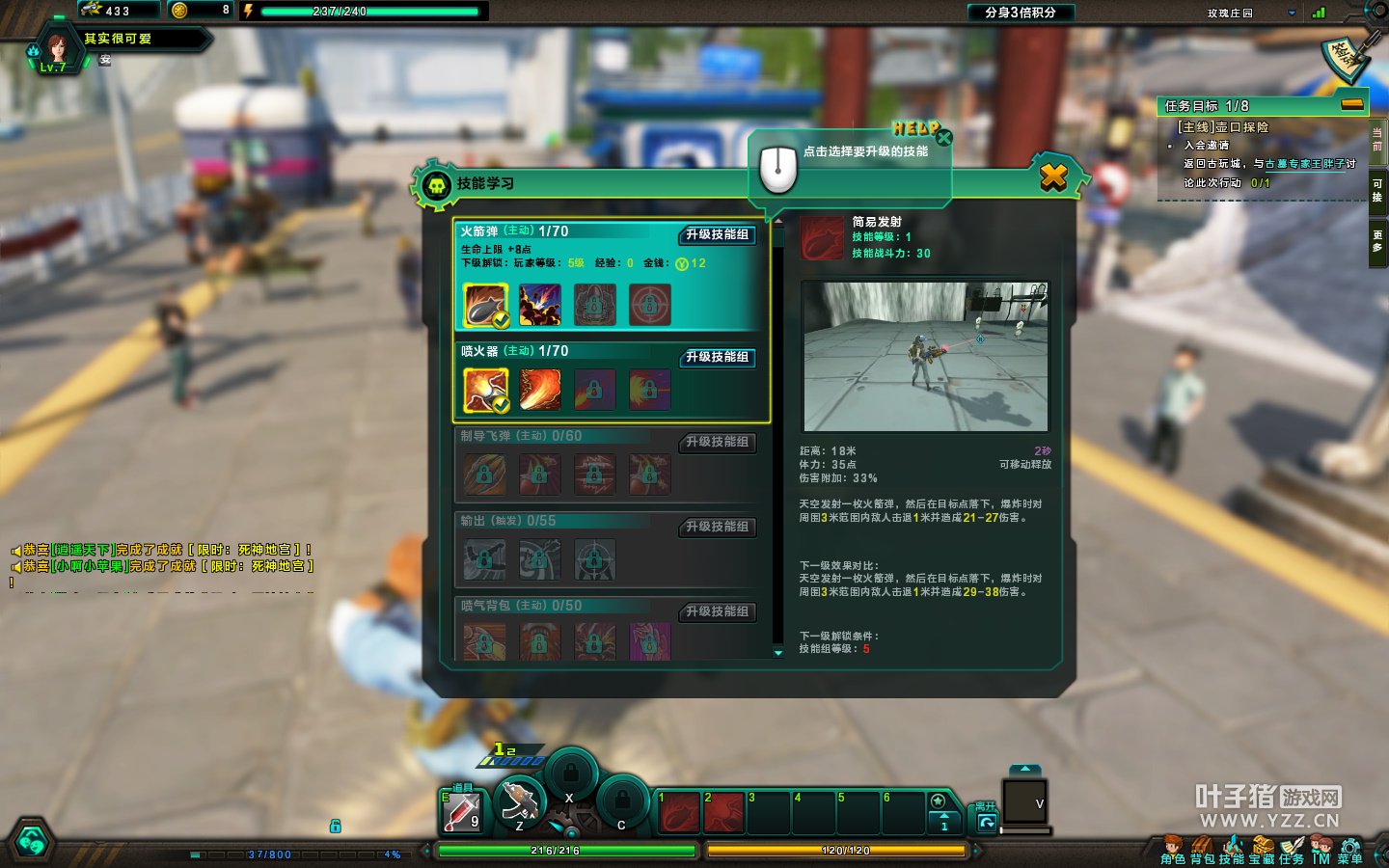Open the Quests (任务) menu
1389x868 pixels.
pyautogui.click(x=1292, y=851)
